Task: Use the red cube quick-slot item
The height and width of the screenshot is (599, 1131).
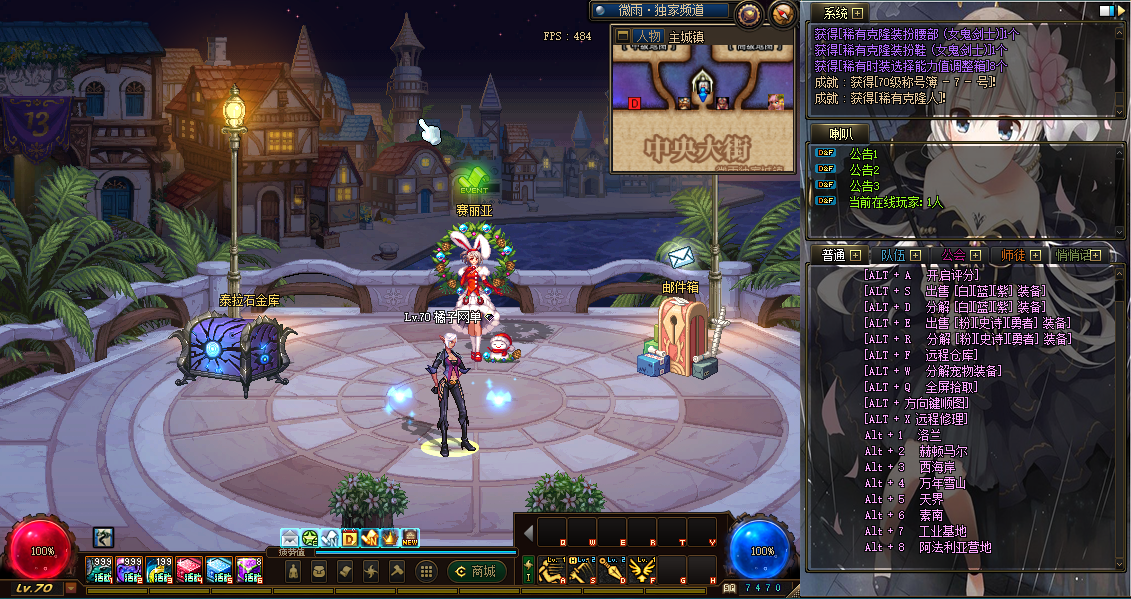Action: pos(189,570)
